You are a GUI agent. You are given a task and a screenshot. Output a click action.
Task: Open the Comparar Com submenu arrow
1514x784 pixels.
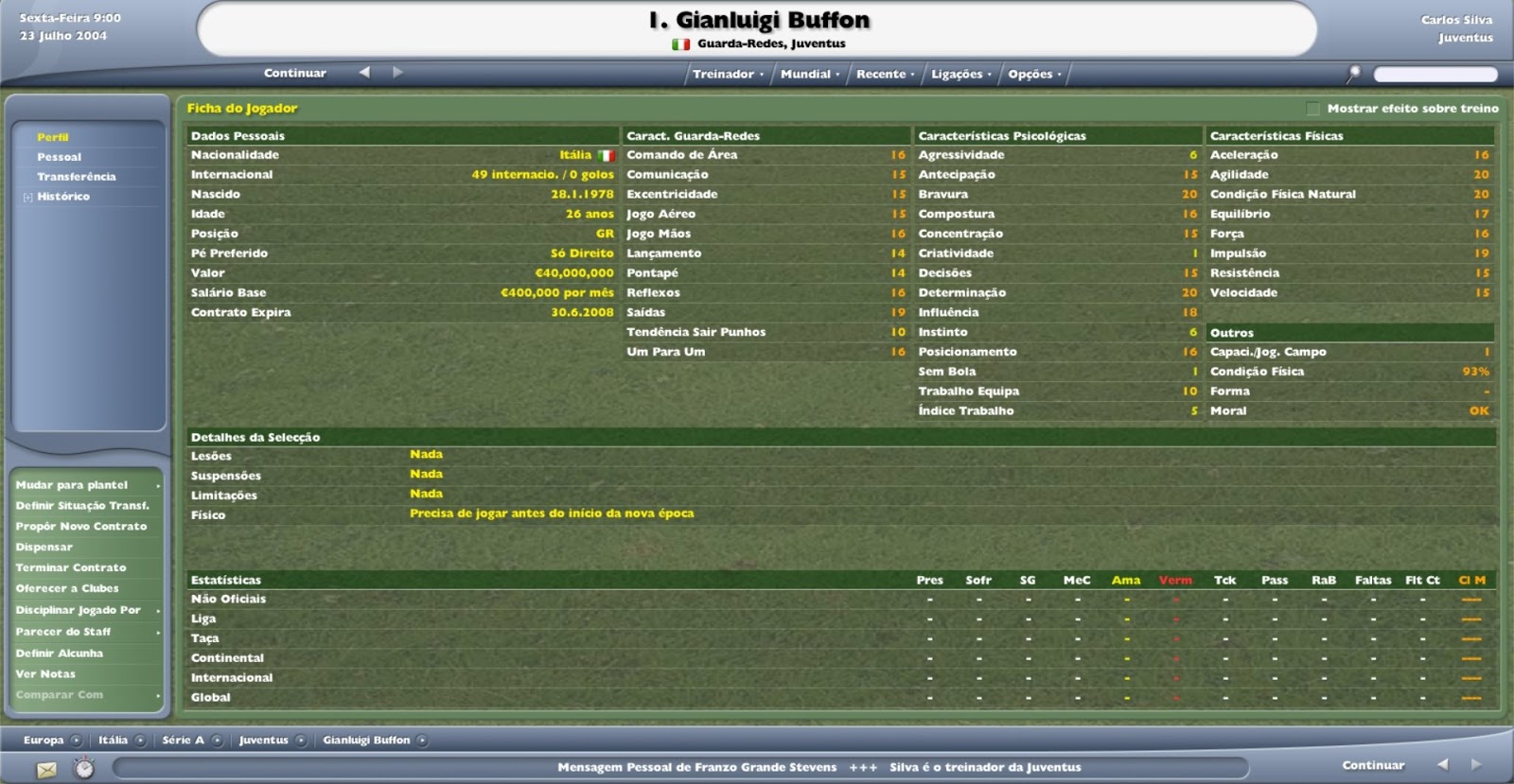point(159,694)
